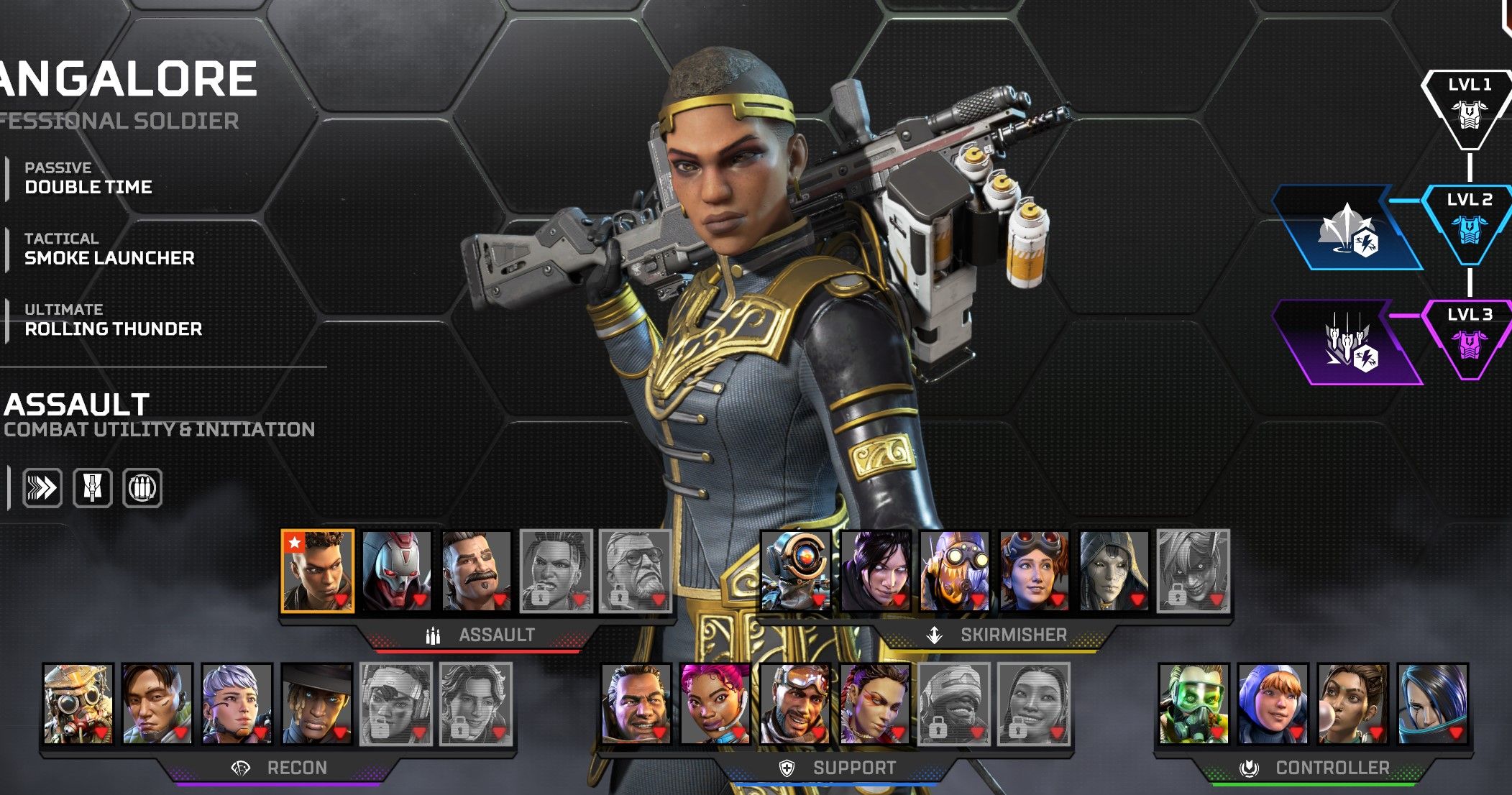Choose Pathfinder from the Skirmisher row
Image resolution: width=1512 pixels, height=795 pixels.
tap(796, 571)
